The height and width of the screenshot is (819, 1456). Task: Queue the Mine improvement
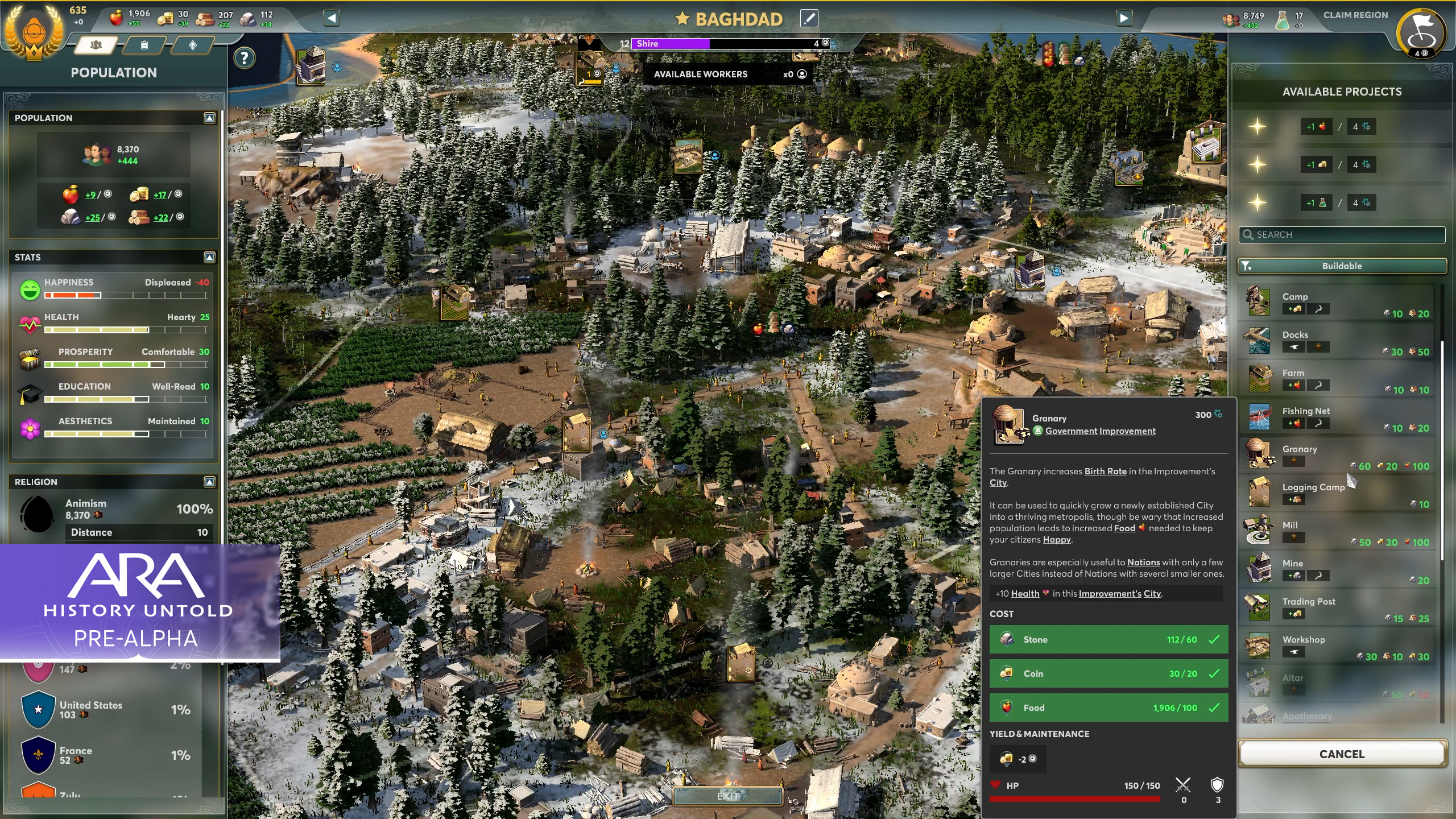tap(1337, 569)
